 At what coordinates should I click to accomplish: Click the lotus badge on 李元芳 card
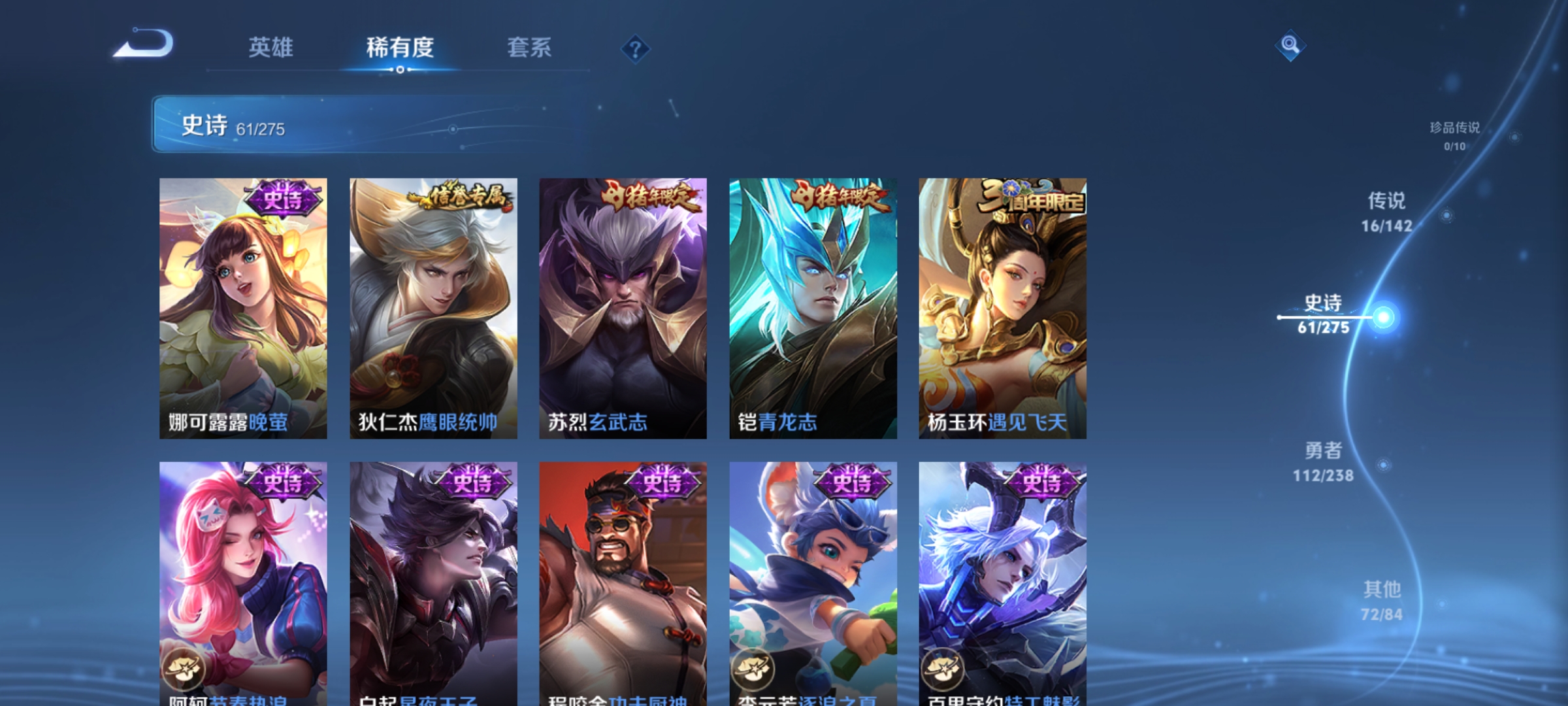[753, 669]
